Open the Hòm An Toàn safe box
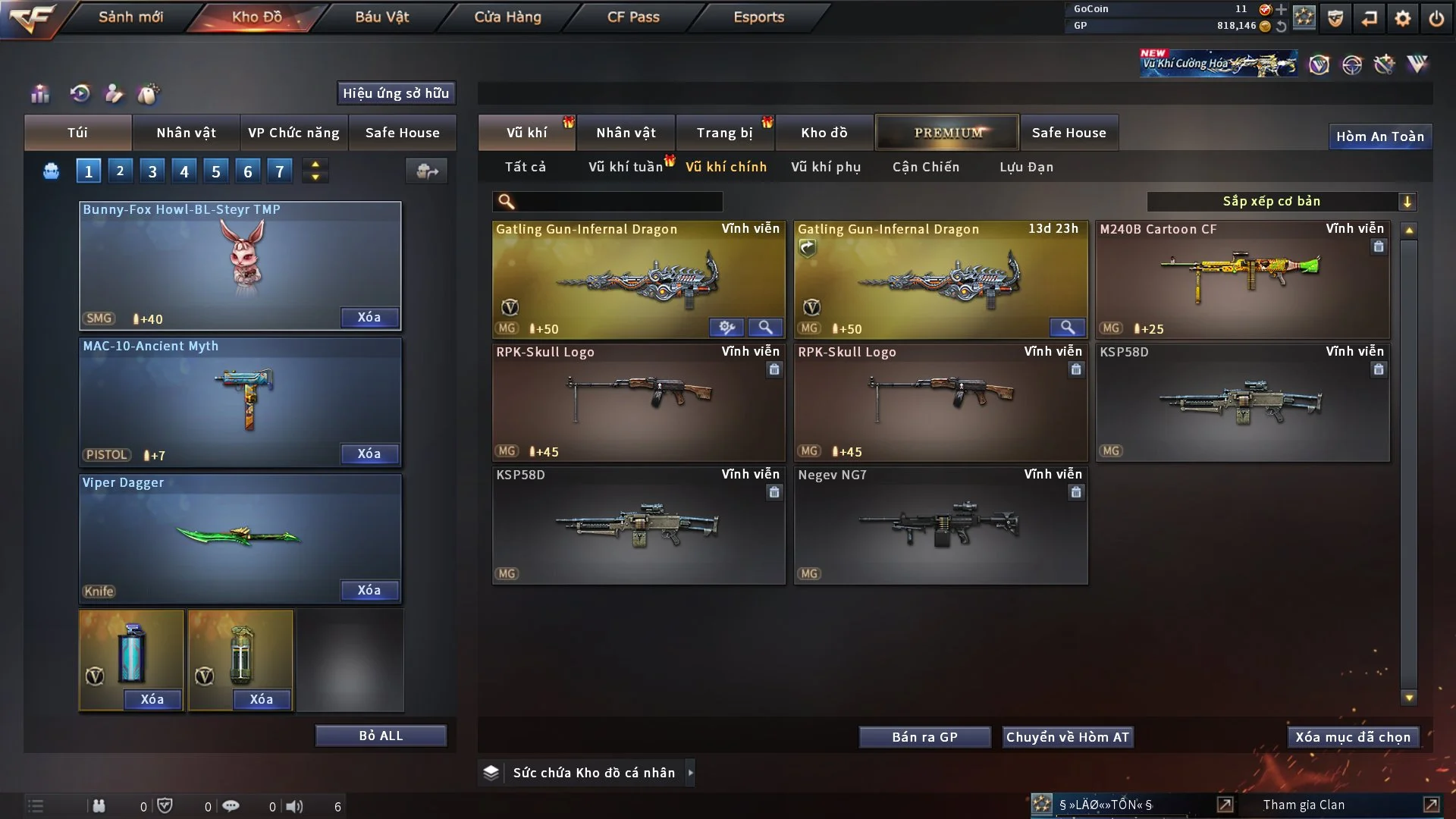 pos(1379,136)
